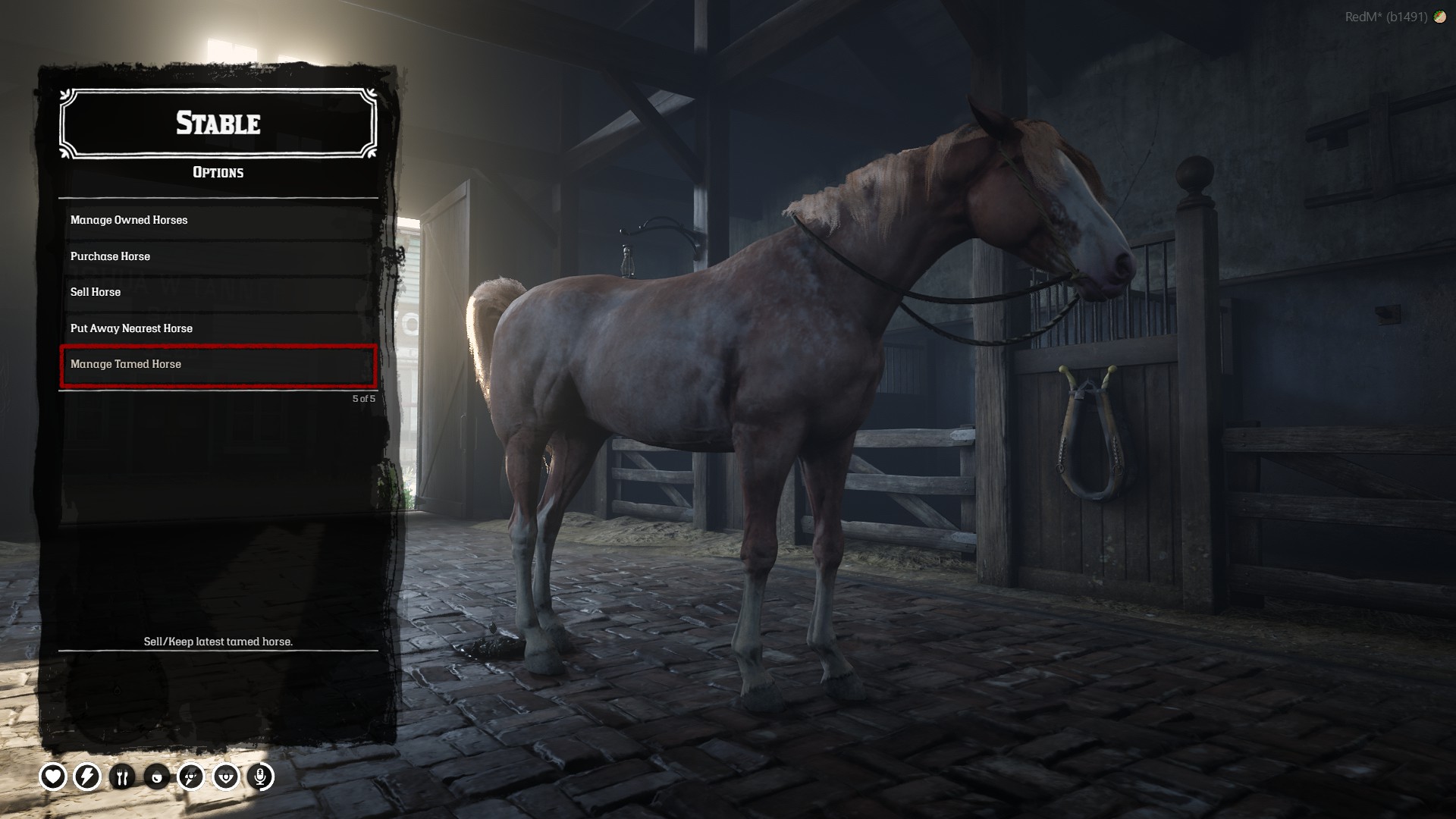The width and height of the screenshot is (1456, 819).
Task: Click Put Away Nearest Horse
Action: point(218,328)
